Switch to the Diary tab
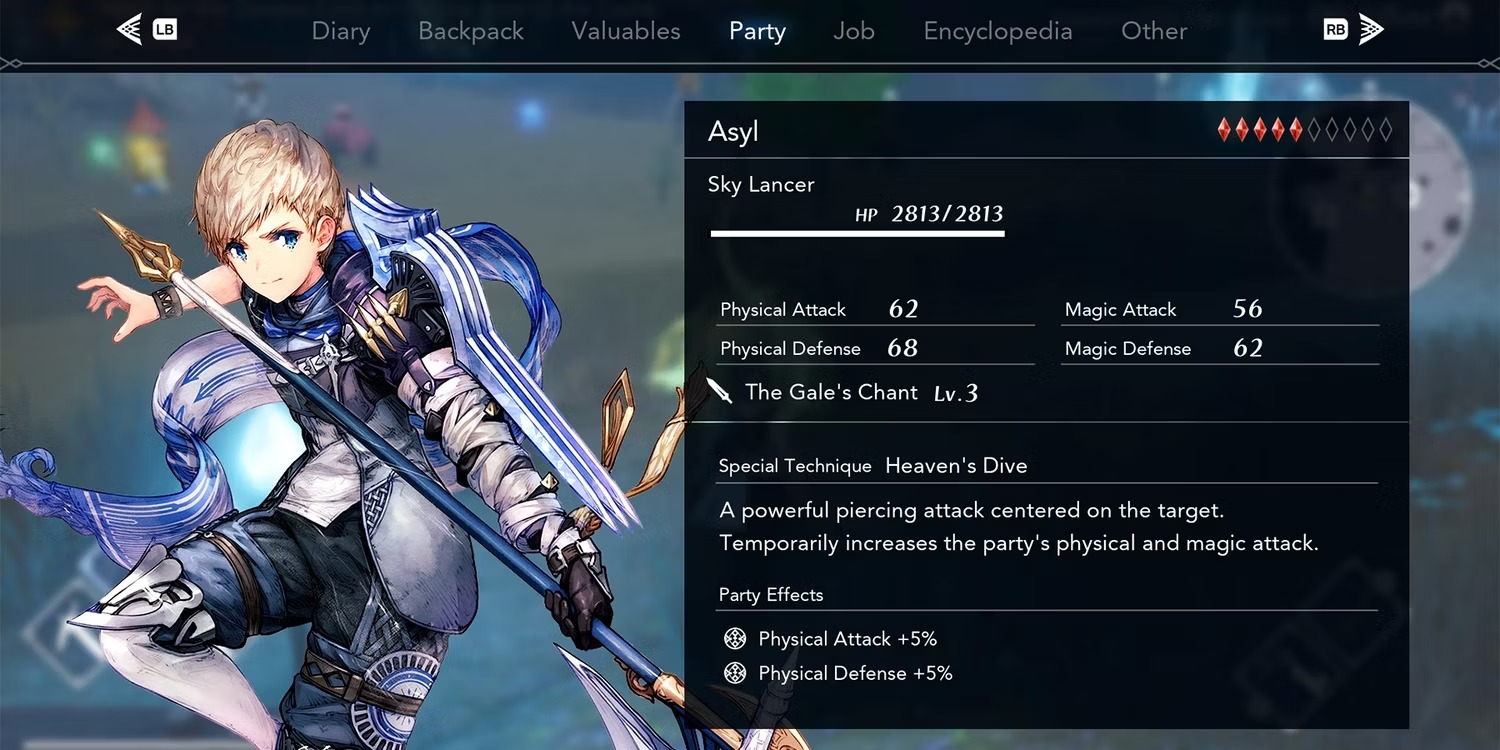The height and width of the screenshot is (750, 1500). pyautogui.click(x=341, y=31)
